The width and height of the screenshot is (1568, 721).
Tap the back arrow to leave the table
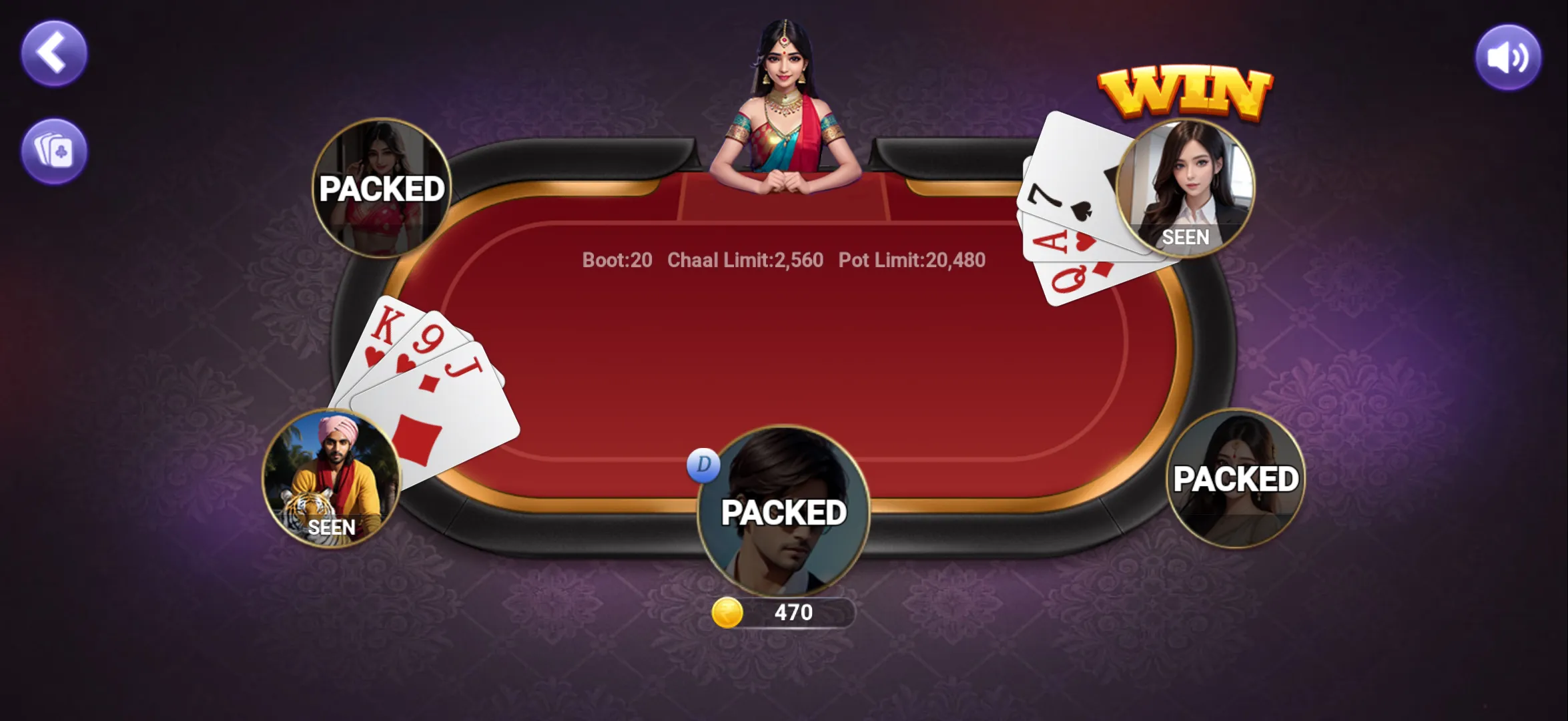(x=55, y=50)
